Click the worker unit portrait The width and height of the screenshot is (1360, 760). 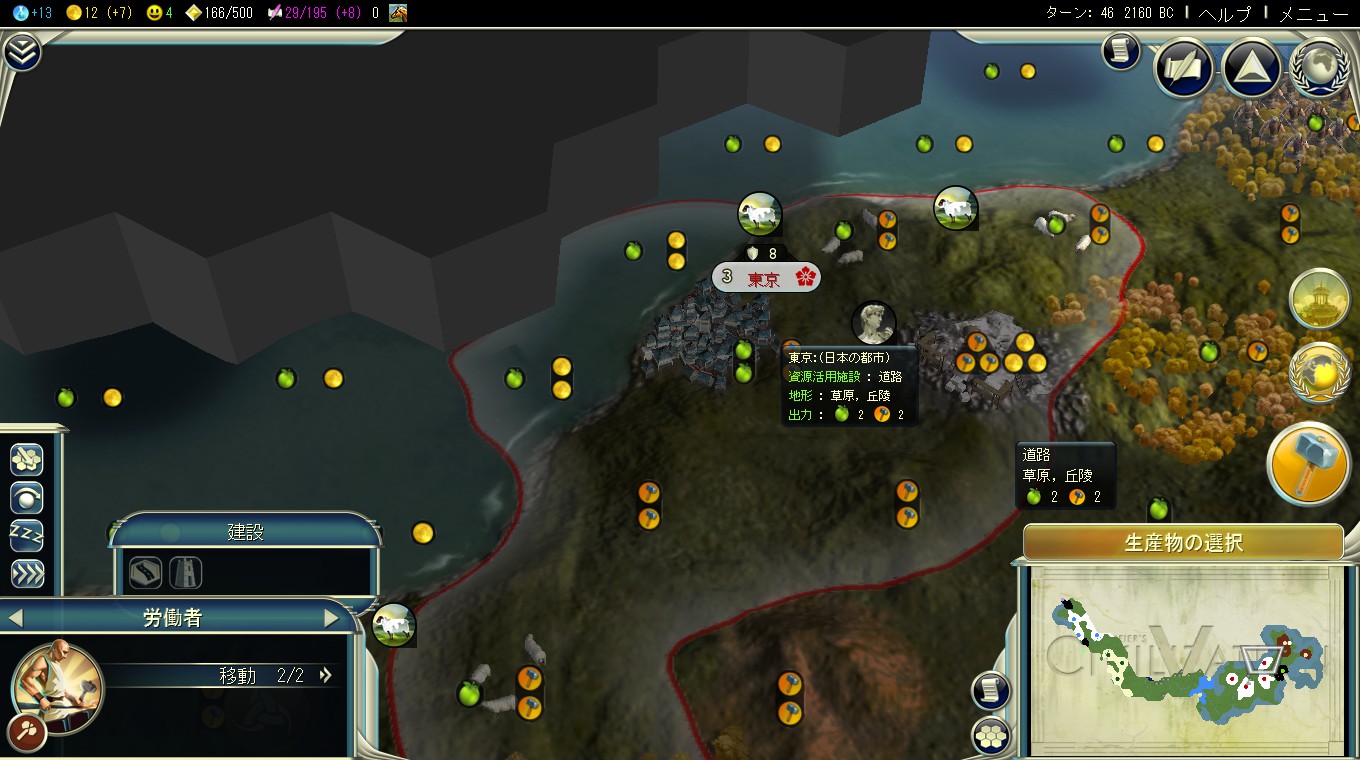click(x=57, y=685)
